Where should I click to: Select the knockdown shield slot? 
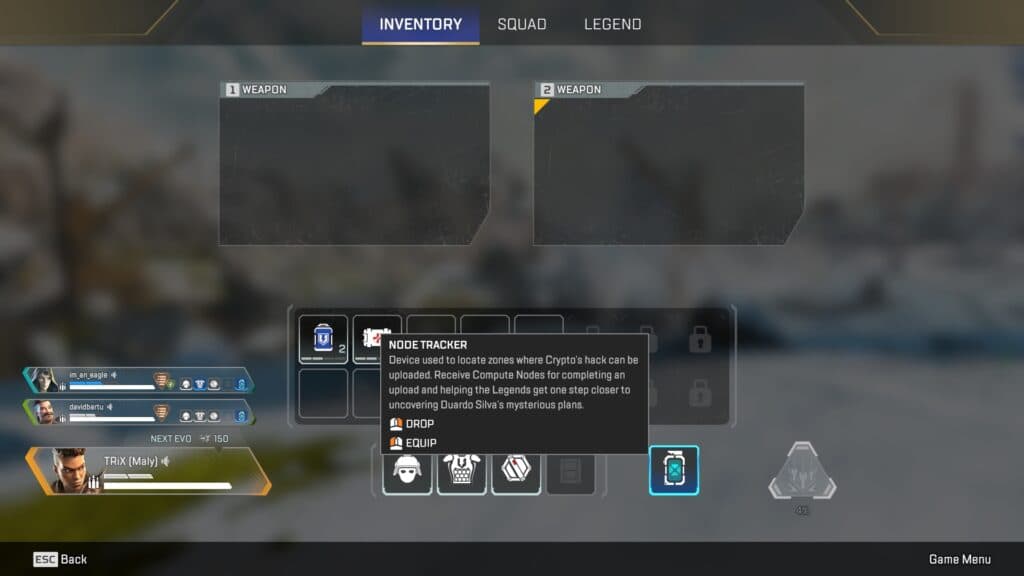pos(516,470)
